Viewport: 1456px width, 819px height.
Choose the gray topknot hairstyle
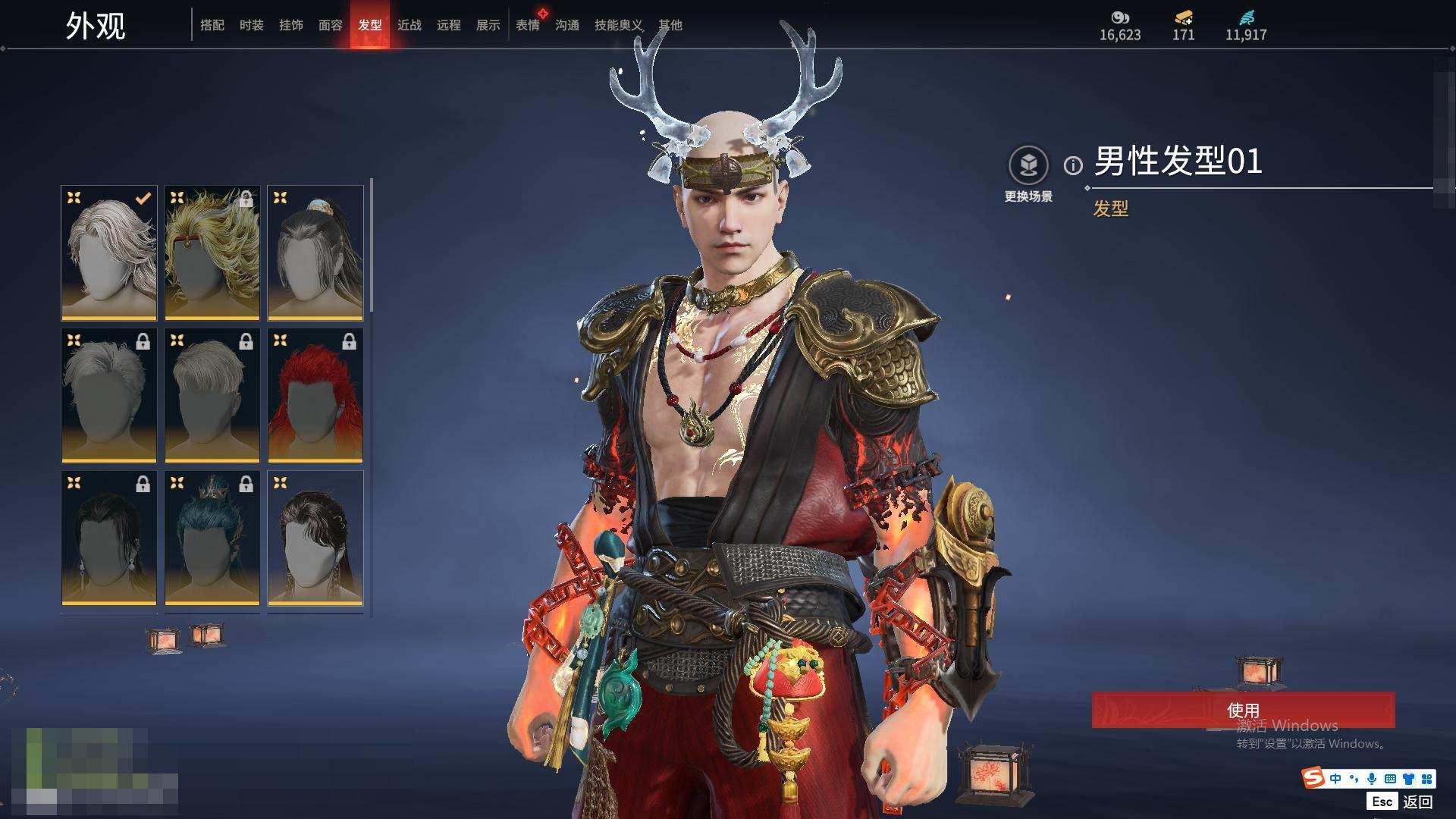pos(315,253)
